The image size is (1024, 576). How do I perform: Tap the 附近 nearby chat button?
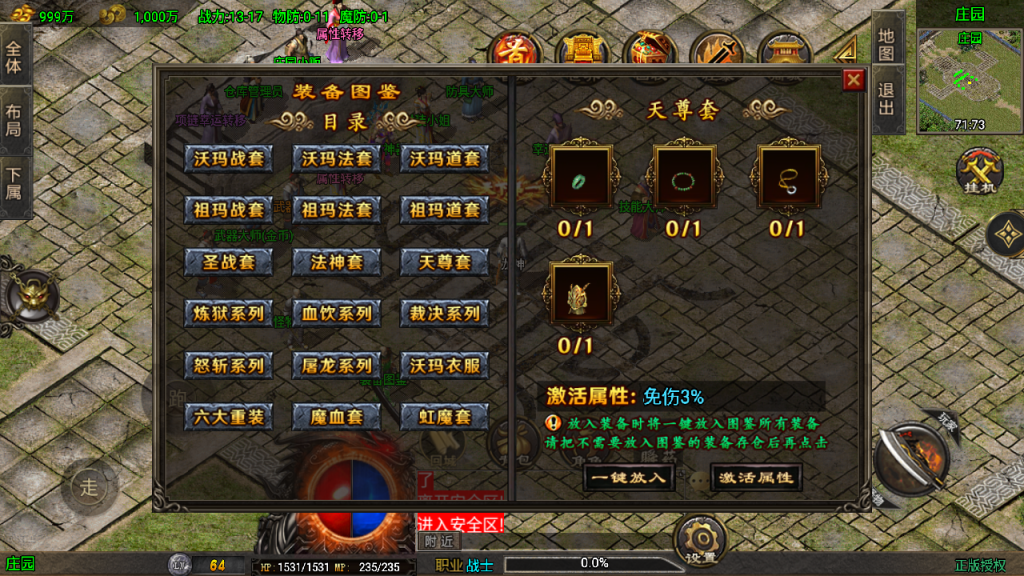pyautogui.click(x=437, y=542)
